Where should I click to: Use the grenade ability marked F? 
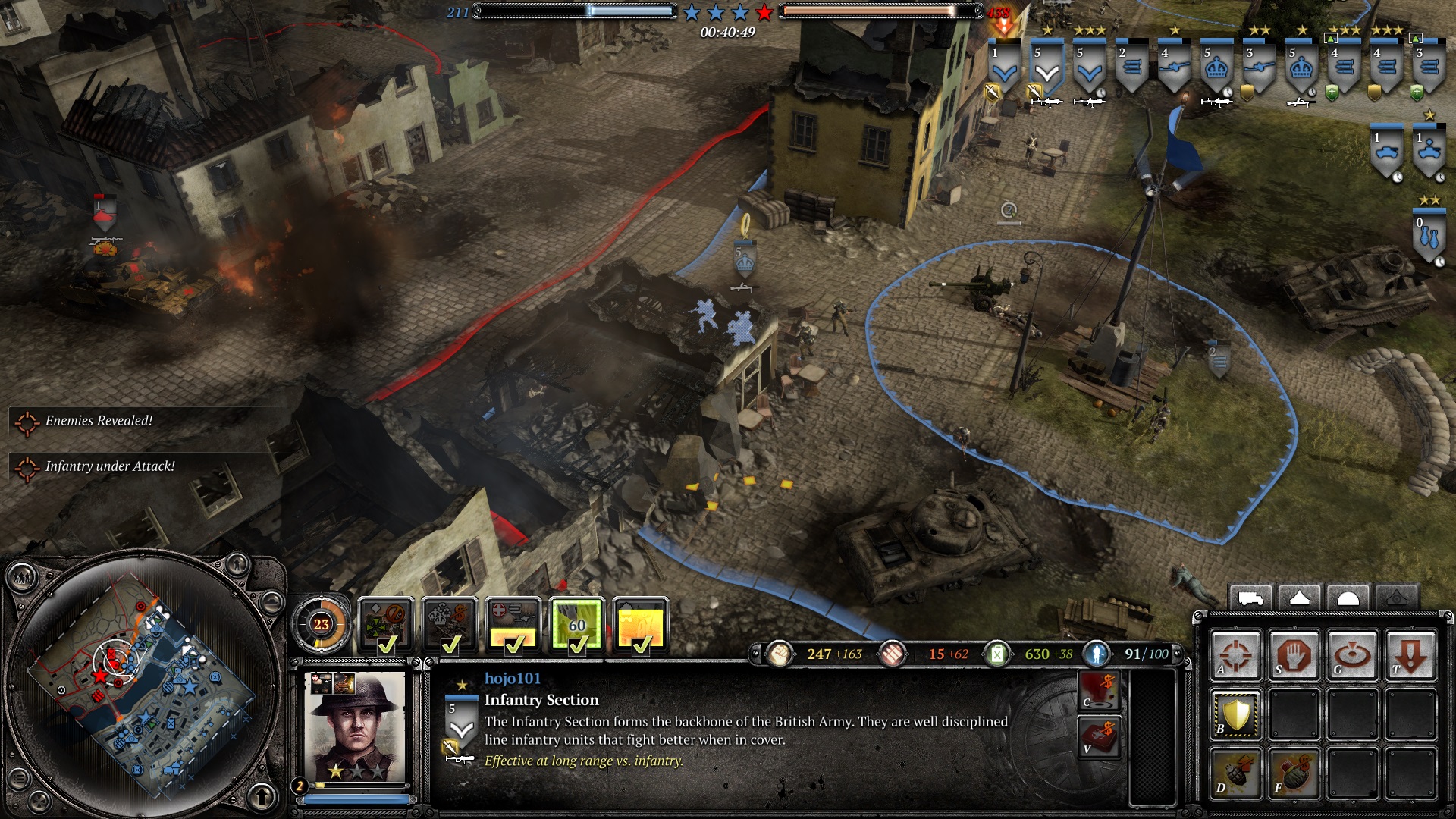pos(1294,773)
